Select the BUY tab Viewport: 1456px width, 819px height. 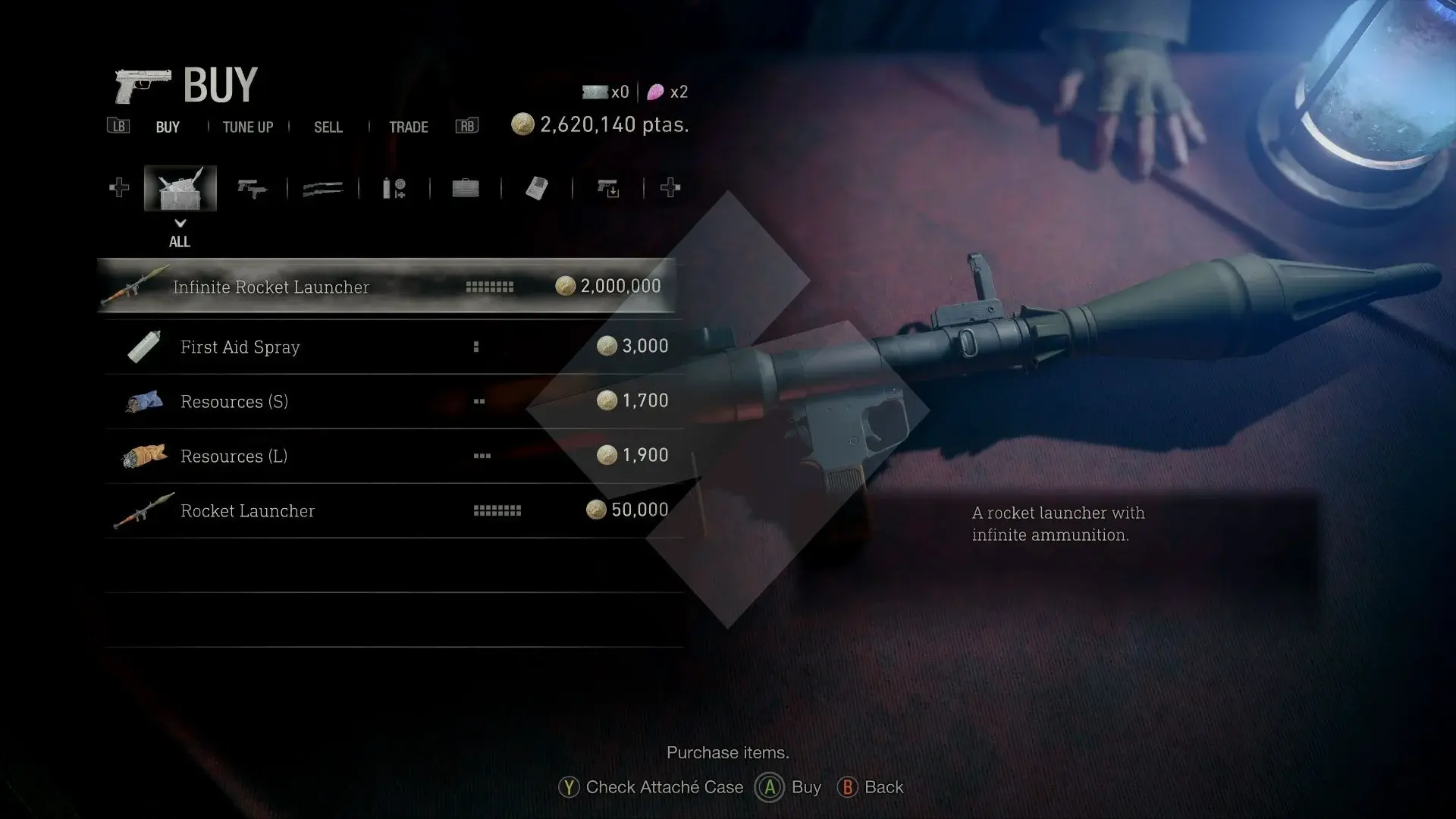pyautogui.click(x=168, y=127)
